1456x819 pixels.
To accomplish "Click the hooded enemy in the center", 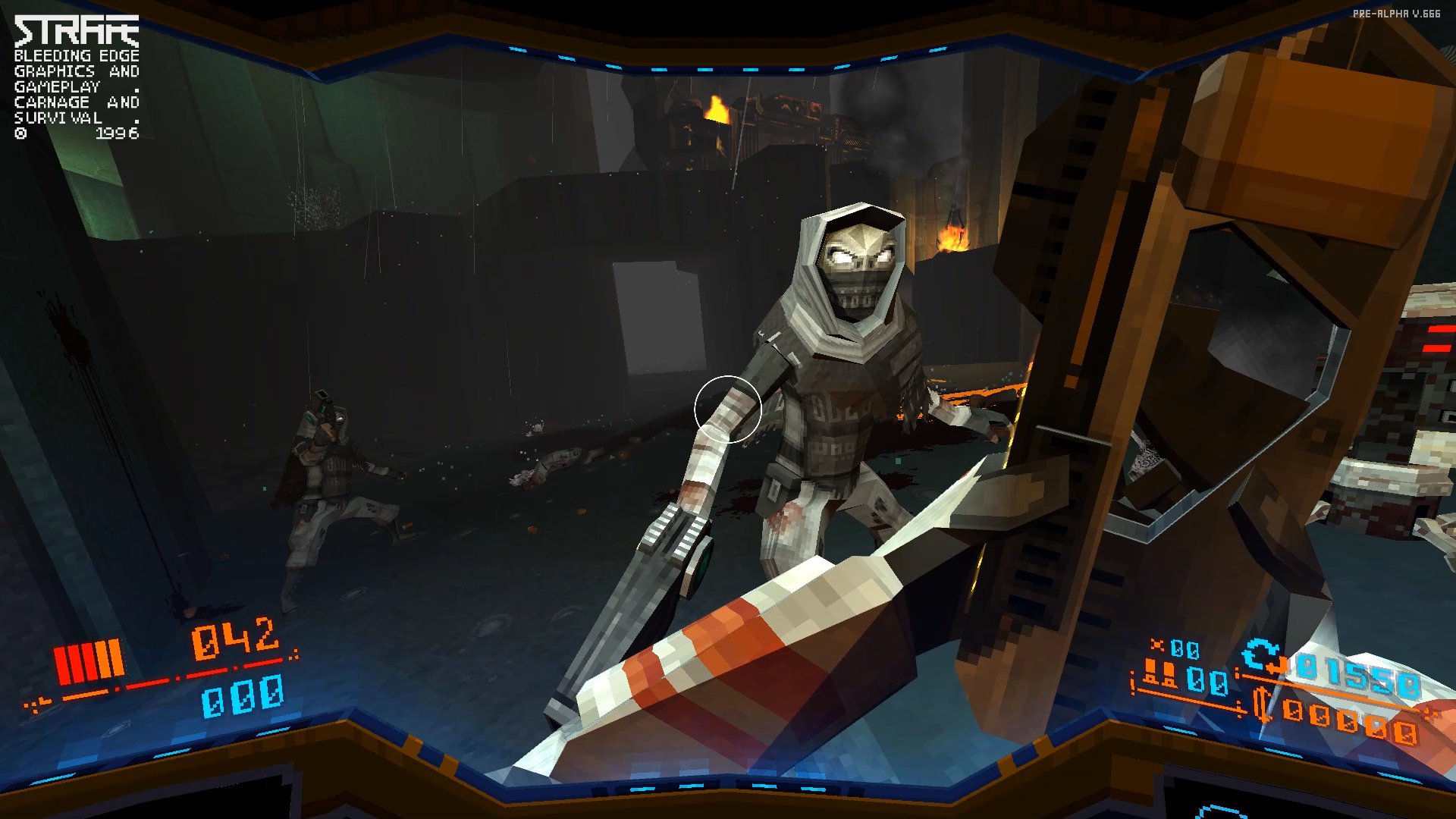I will 834,356.
